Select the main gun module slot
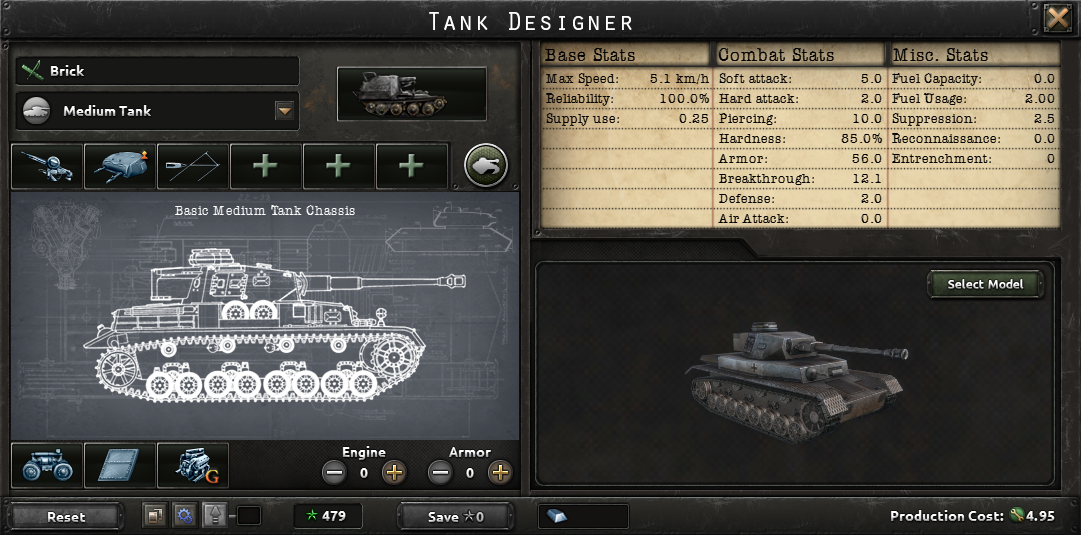1081x535 pixels. click(x=47, y=166)
